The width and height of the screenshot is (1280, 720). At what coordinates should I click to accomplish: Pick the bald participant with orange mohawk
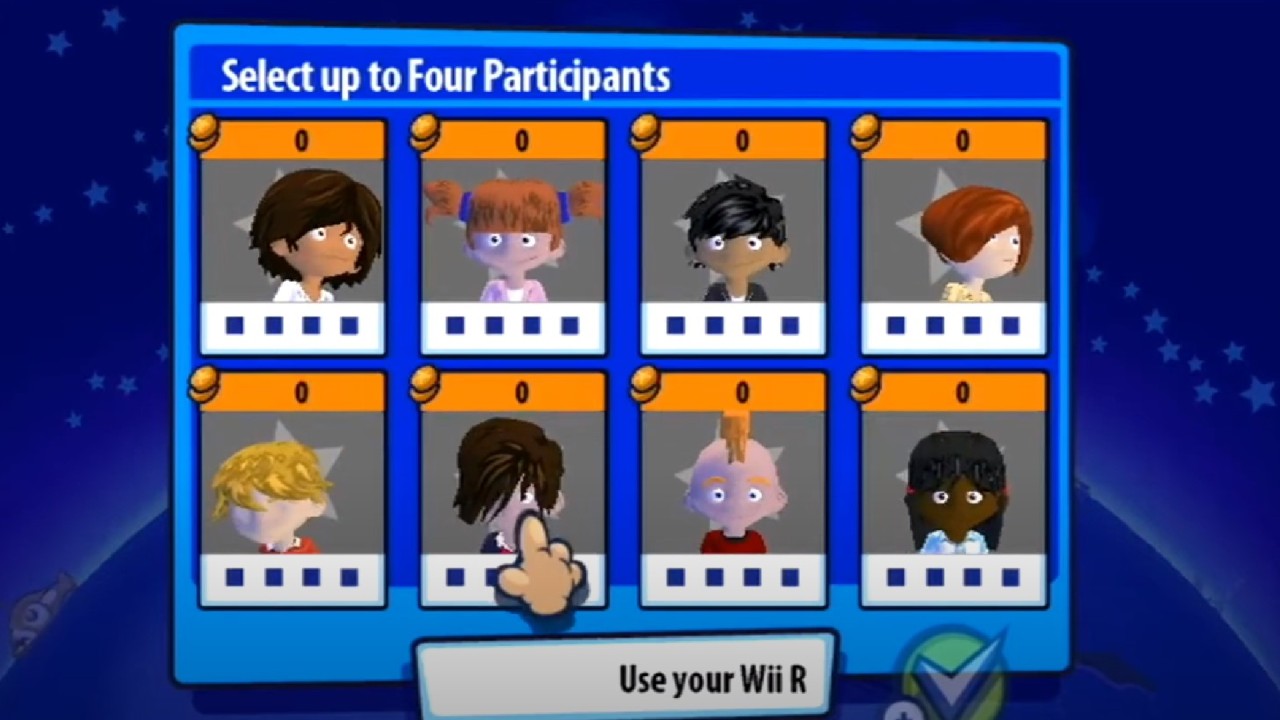pyautogui.click(x=733, y=488)
